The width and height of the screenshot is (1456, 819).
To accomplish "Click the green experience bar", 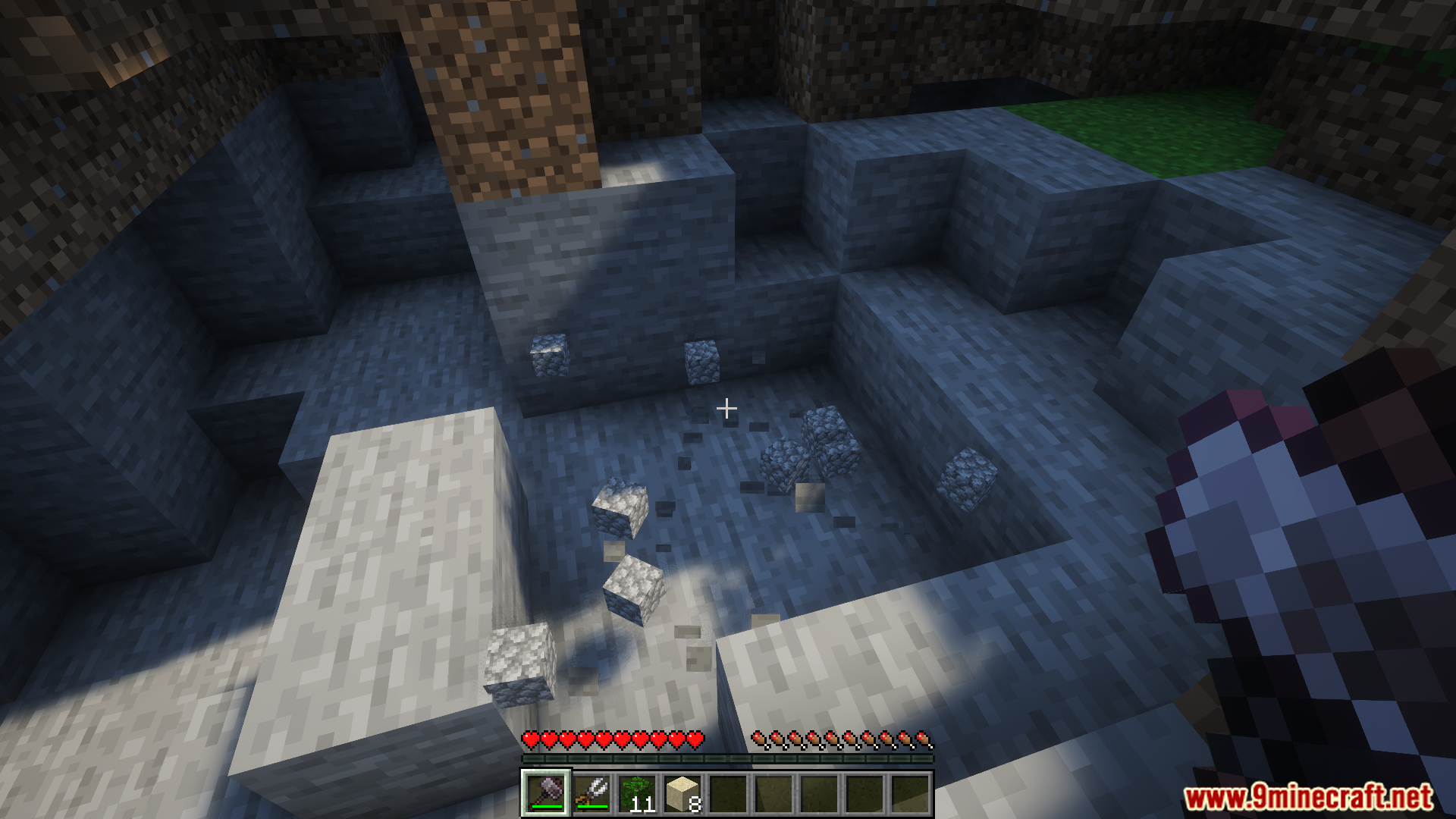I will pyautogui.click(x=728, y=759).
